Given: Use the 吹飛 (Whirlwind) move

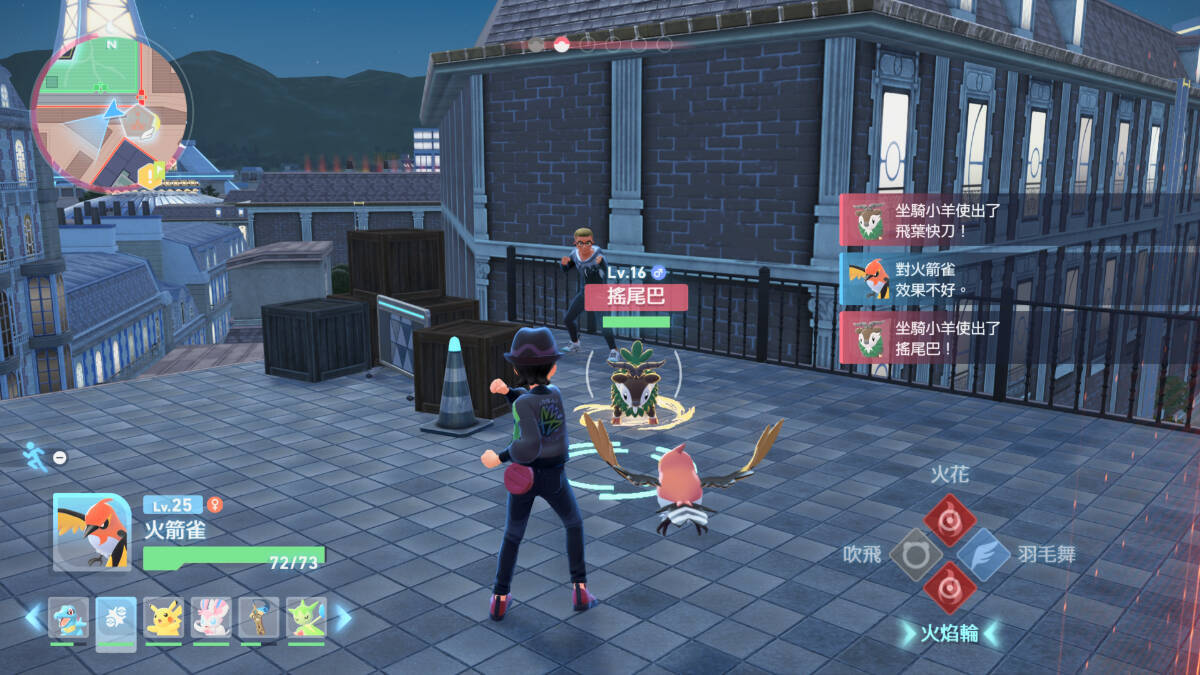Looking at the screenshot, I should 916,553.
